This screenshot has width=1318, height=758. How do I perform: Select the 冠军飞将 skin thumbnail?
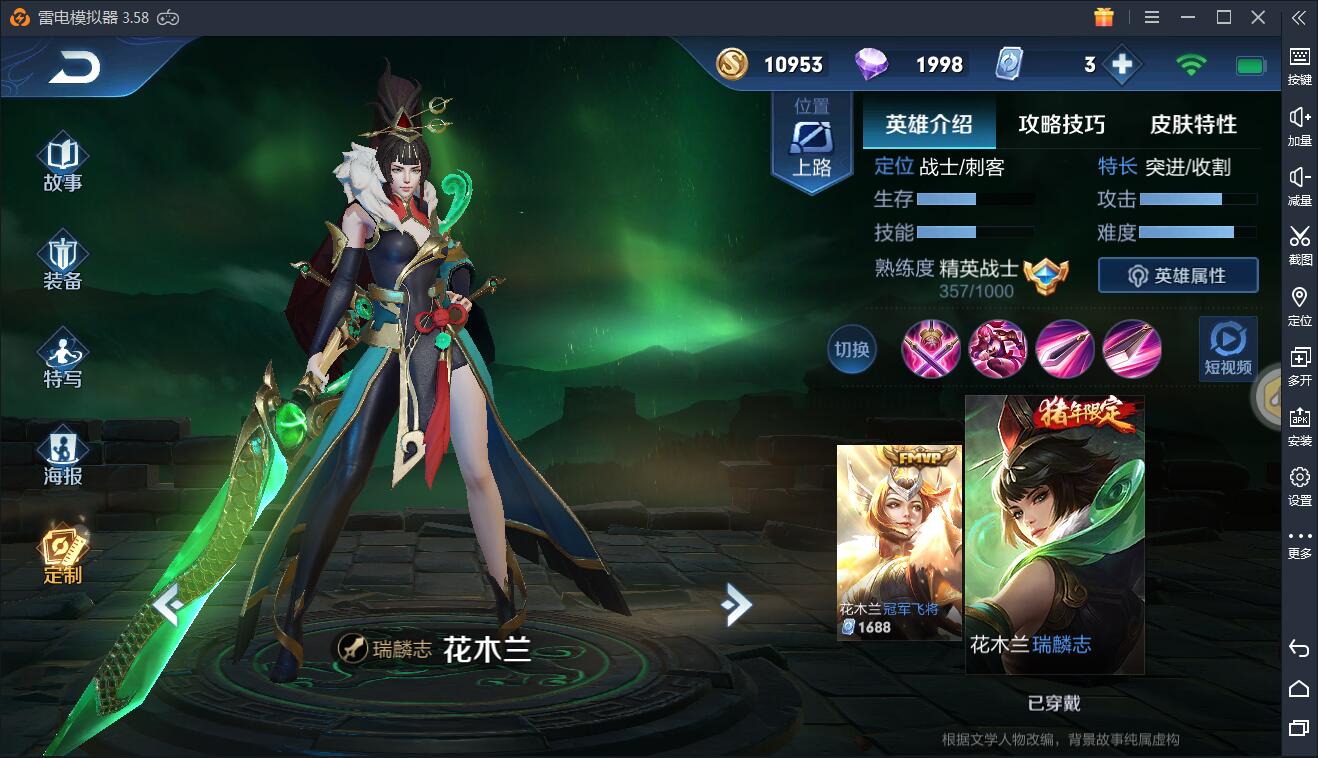pos(898,540)
